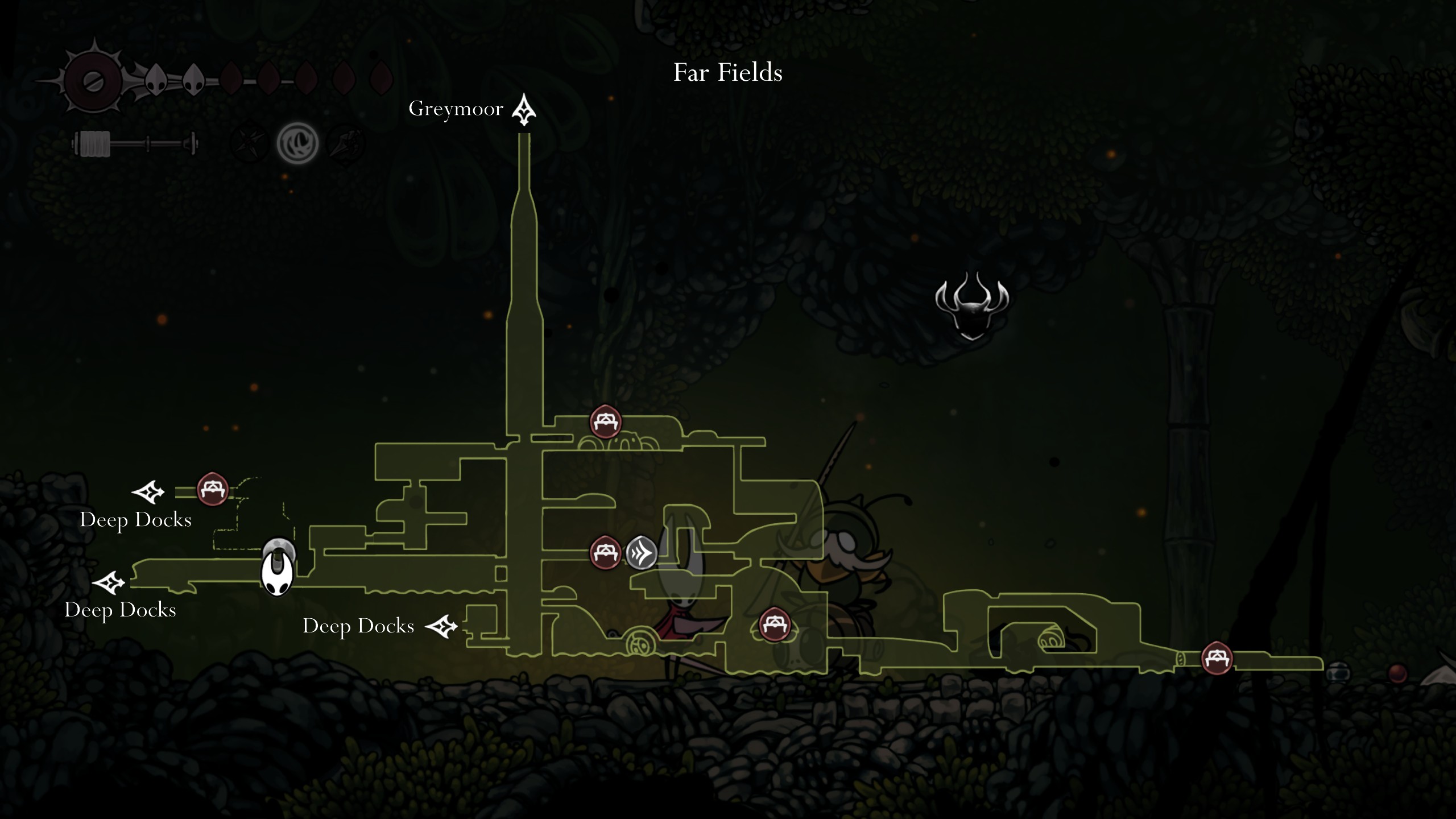Click the lower Deep Docks label text

coord(122,611)
